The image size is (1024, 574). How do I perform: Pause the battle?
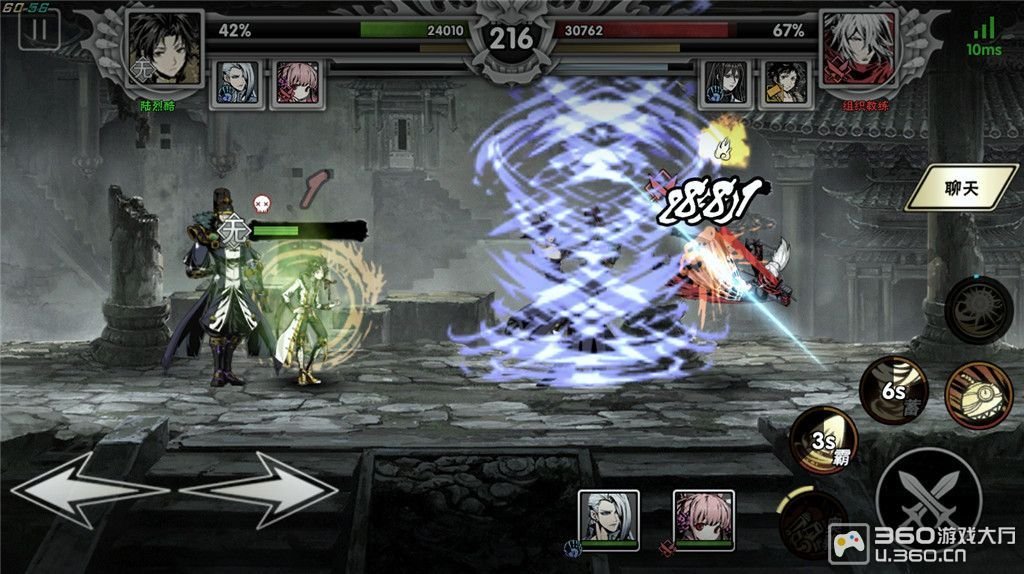40,28
